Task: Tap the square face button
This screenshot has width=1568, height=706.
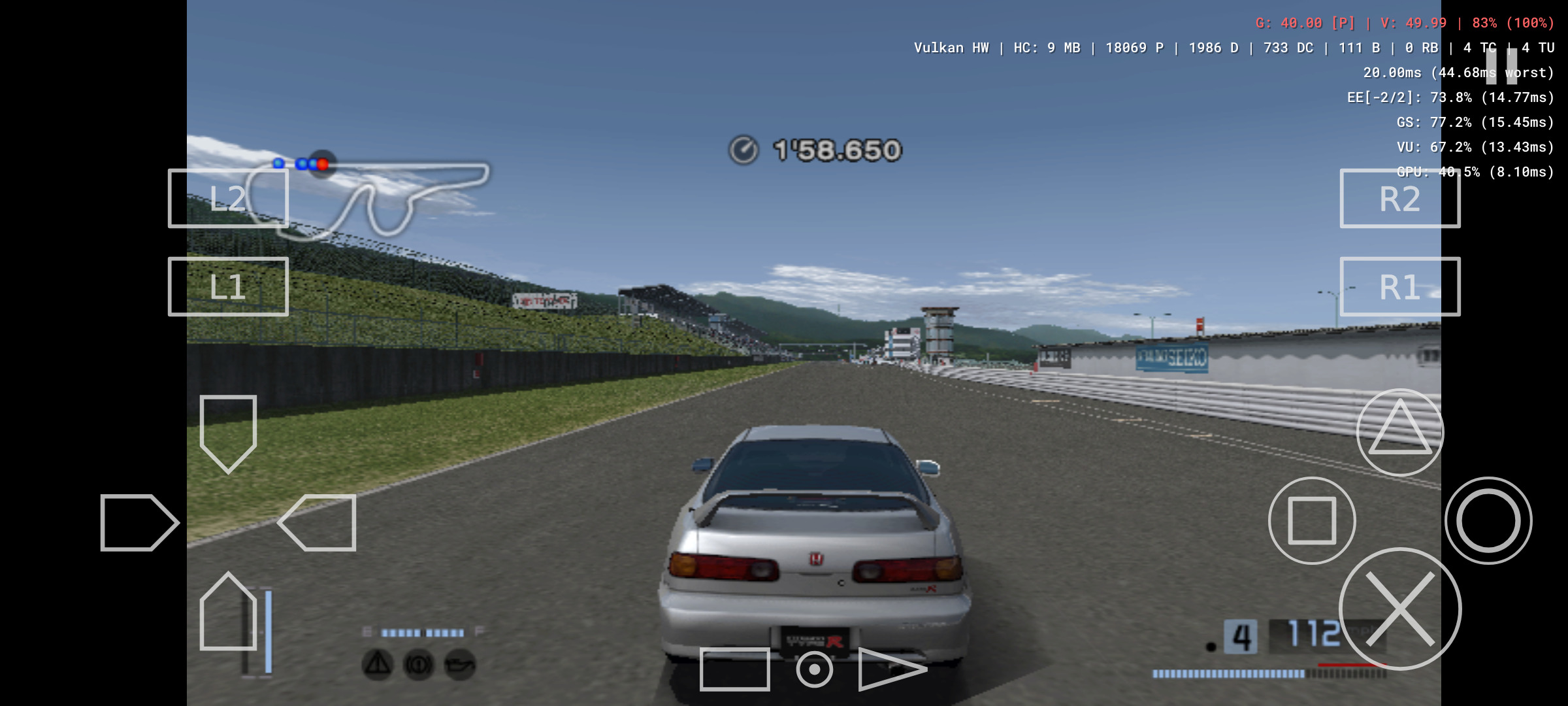Action: tap(1311, 520)
